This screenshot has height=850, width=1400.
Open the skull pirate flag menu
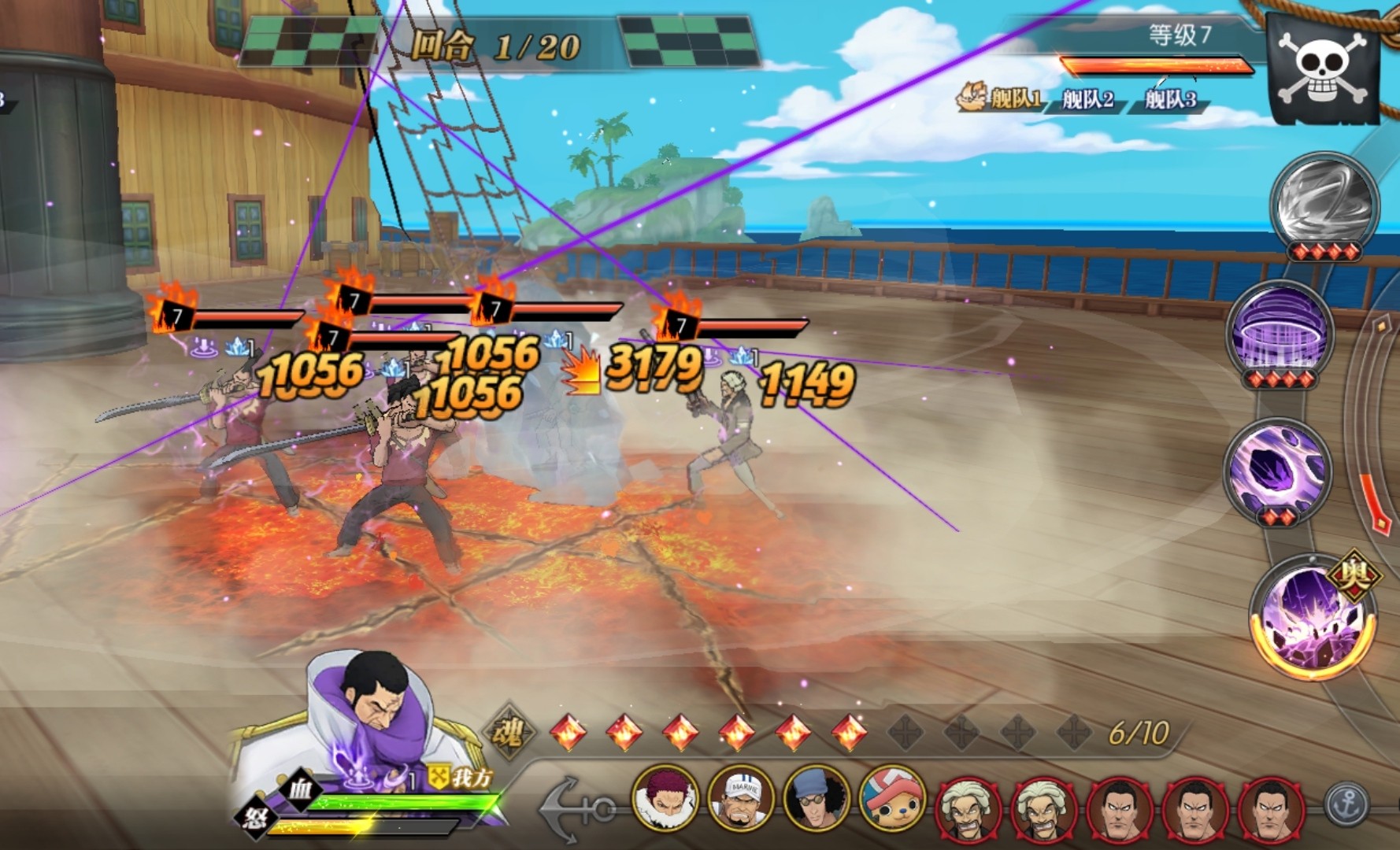point(1323,68)
